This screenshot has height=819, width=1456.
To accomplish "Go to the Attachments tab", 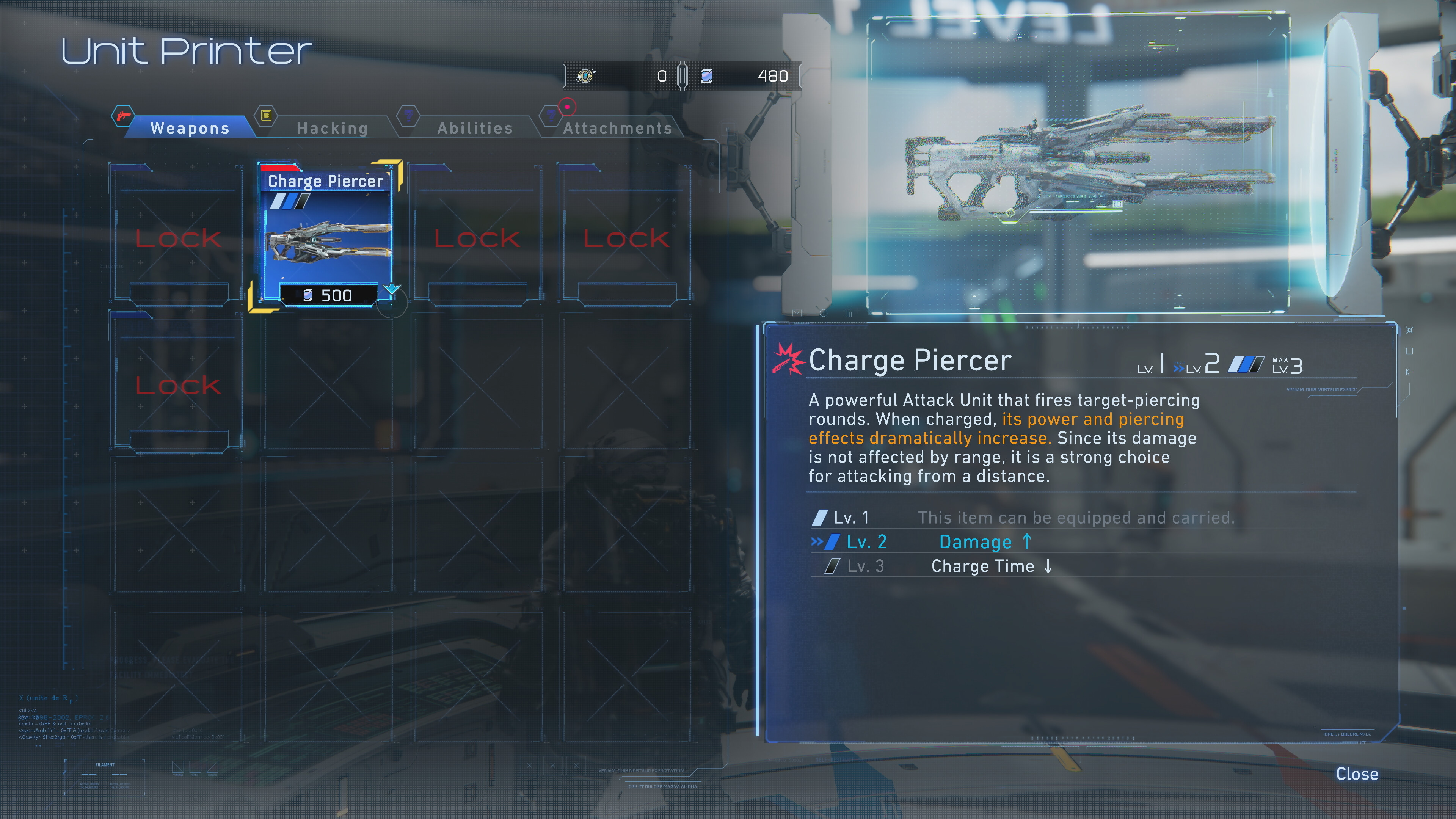I will [x=617, y=128].
